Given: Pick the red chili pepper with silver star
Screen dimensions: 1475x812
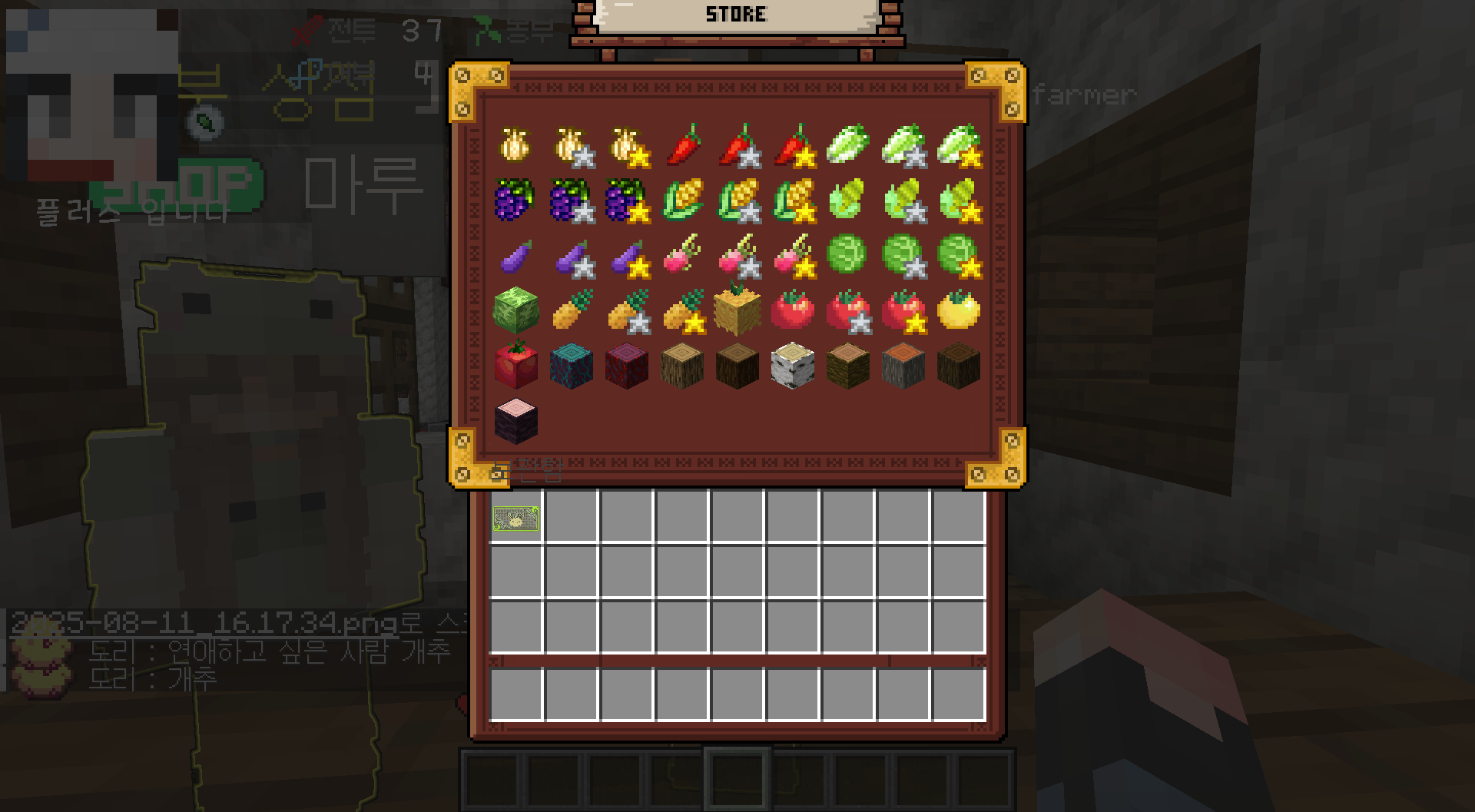Looking at the screenshot, I should click(737, 144).
